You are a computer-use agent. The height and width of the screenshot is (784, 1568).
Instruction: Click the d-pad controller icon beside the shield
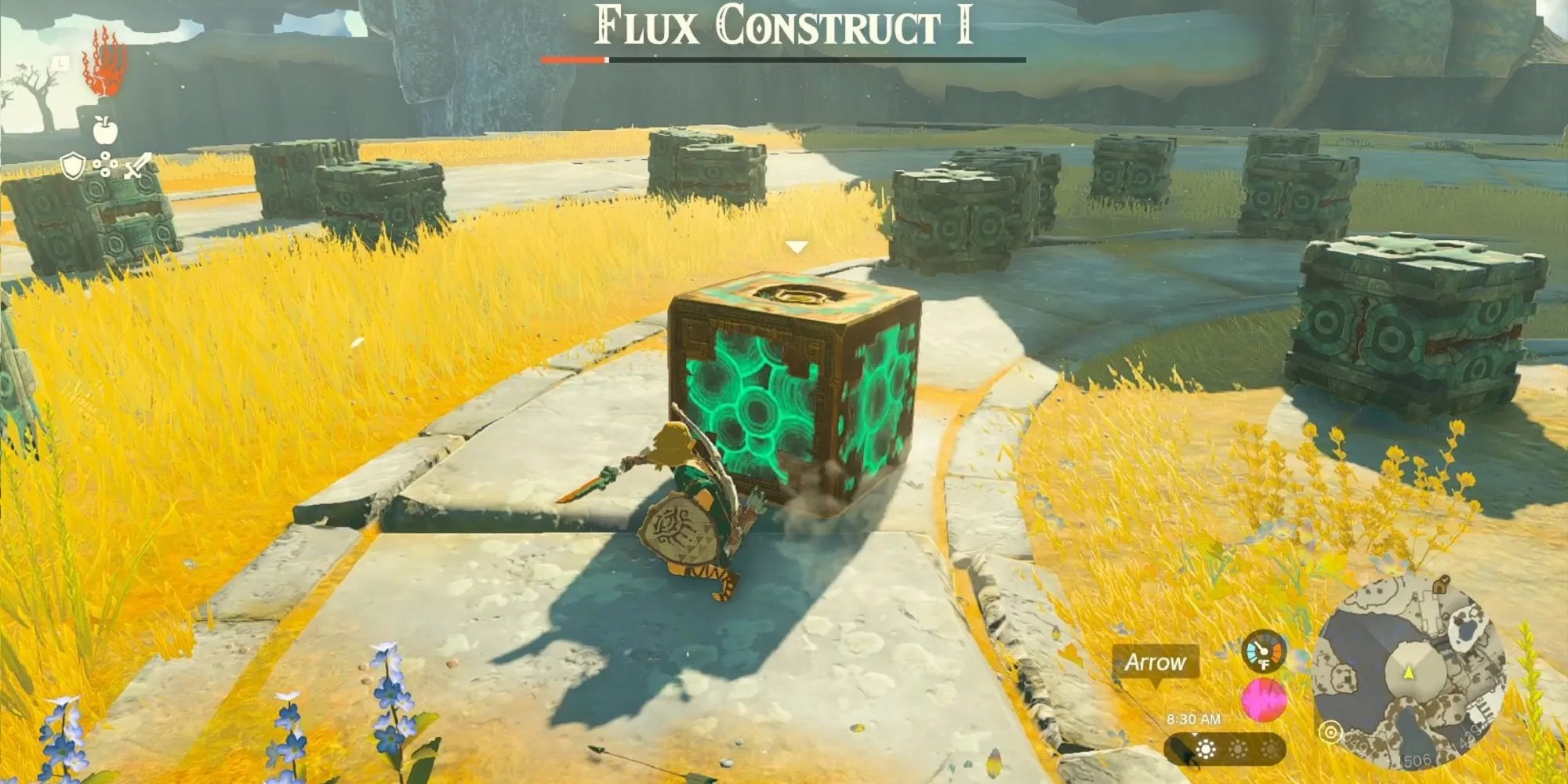coord(105,163)
